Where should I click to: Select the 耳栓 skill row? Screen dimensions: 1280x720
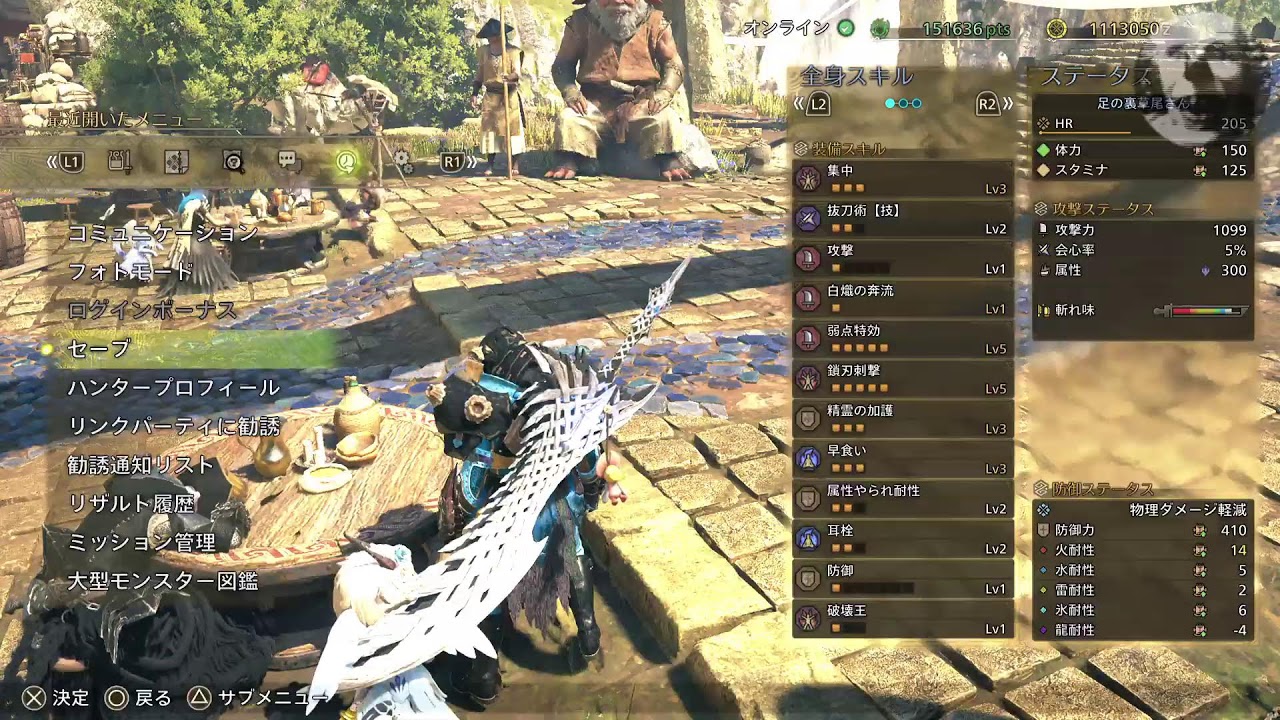point(903,539)
